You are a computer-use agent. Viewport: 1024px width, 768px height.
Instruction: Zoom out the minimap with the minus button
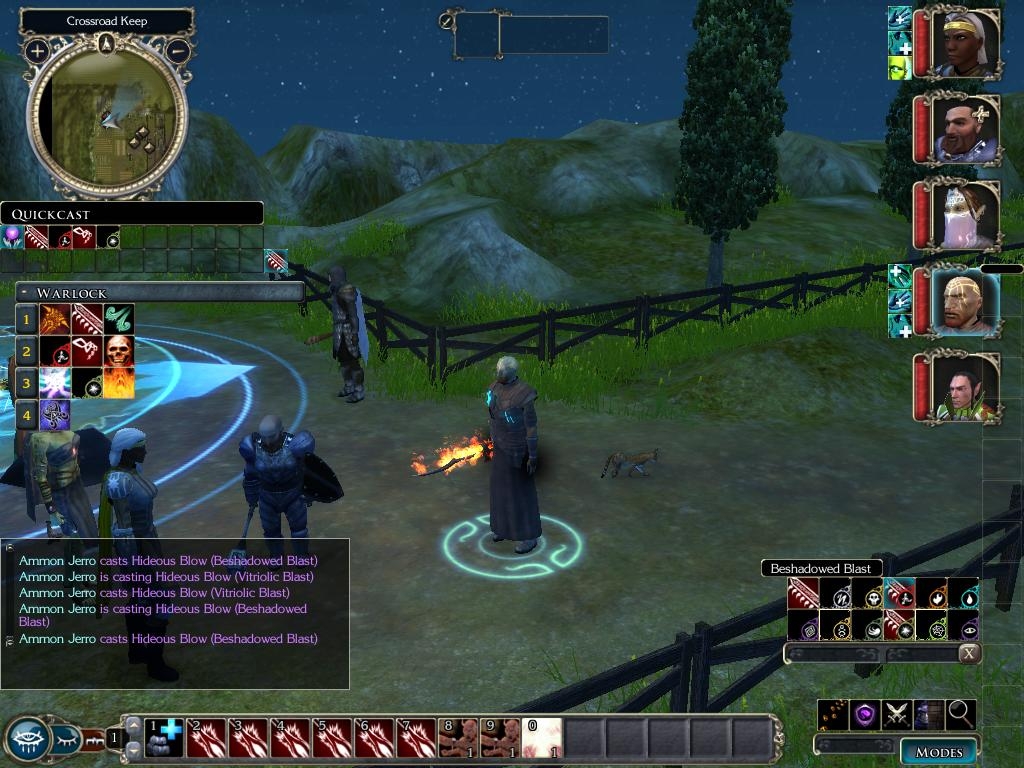tap(178, 50)
